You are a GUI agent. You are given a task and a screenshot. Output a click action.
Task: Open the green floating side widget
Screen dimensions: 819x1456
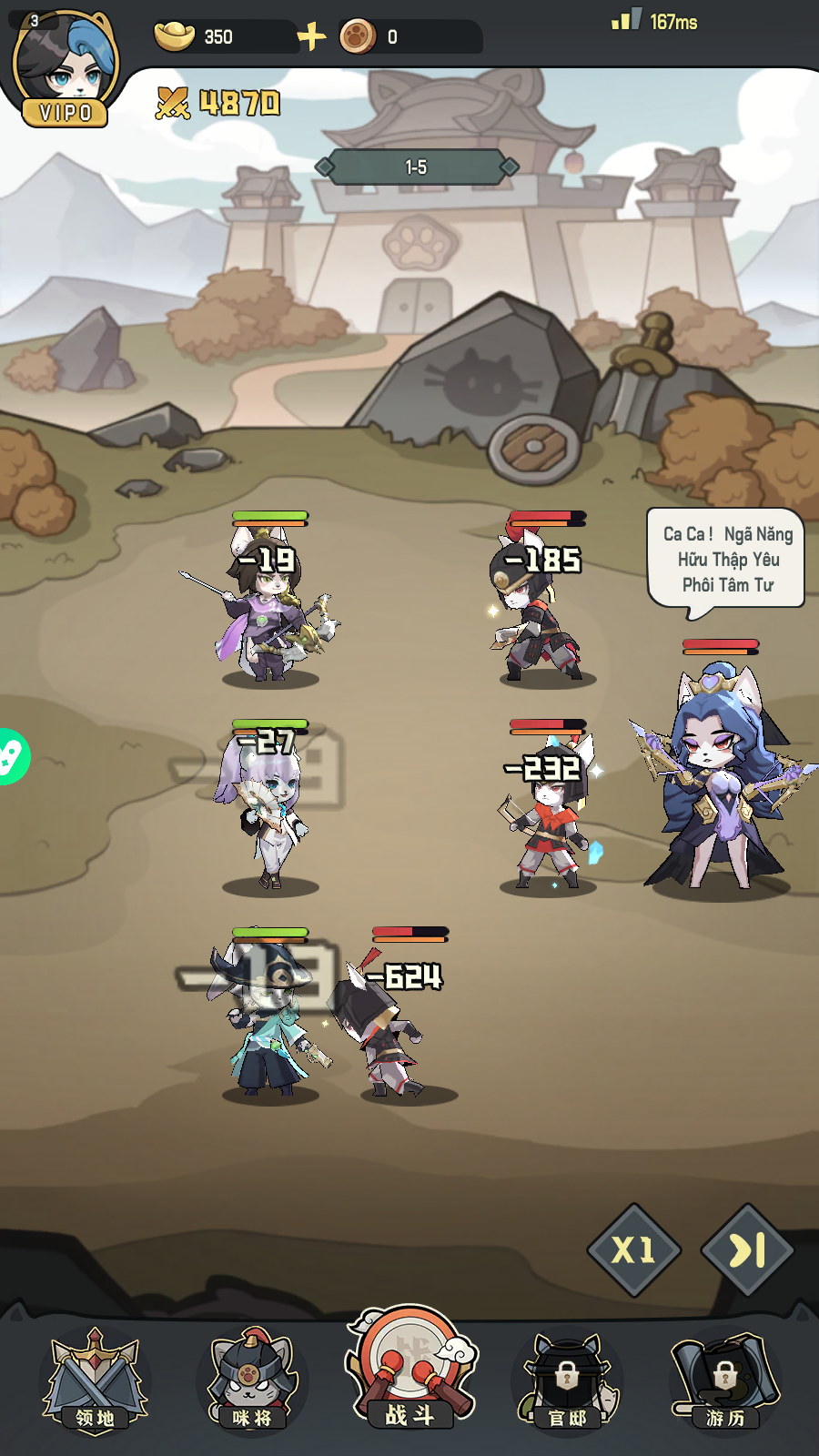(x=11, y=756)
